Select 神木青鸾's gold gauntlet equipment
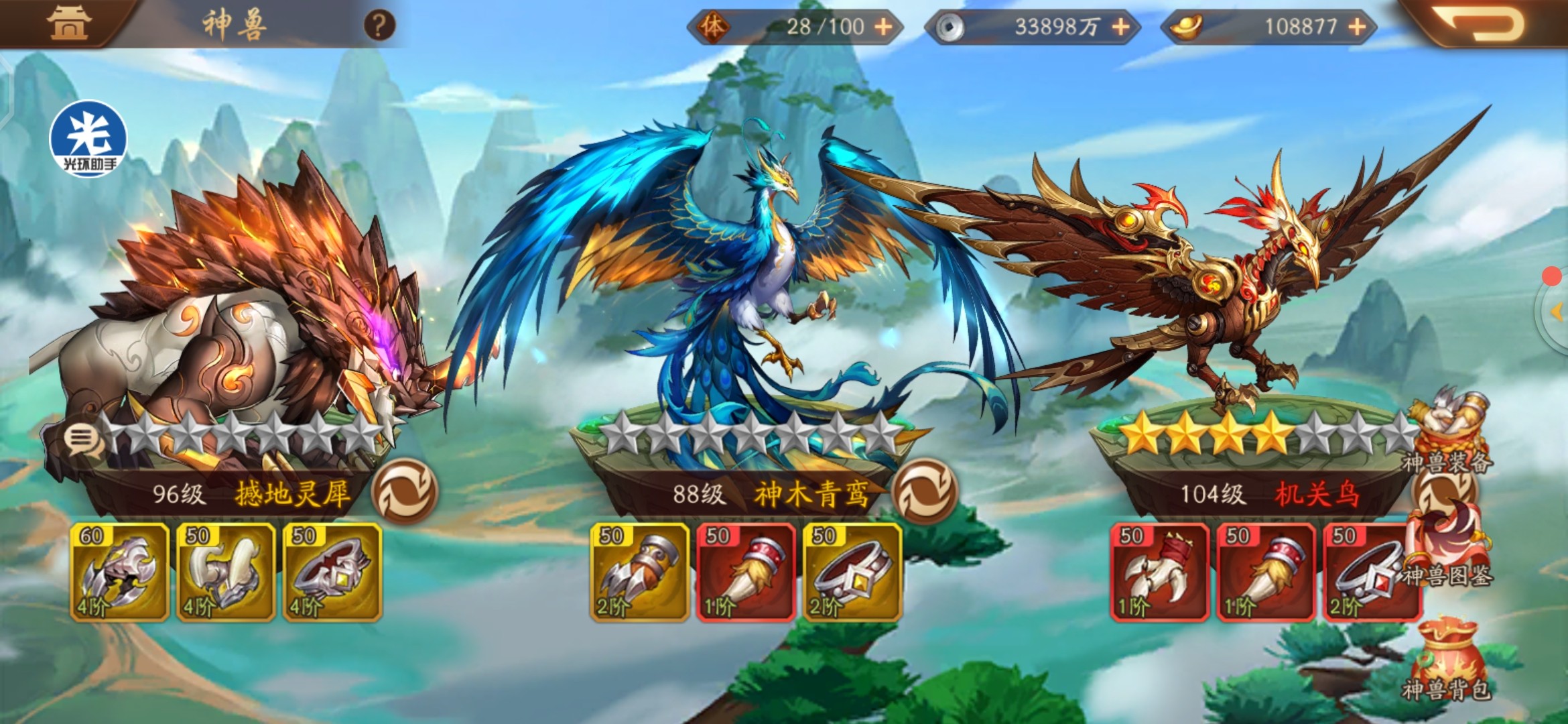 click(x=639, y=572)
